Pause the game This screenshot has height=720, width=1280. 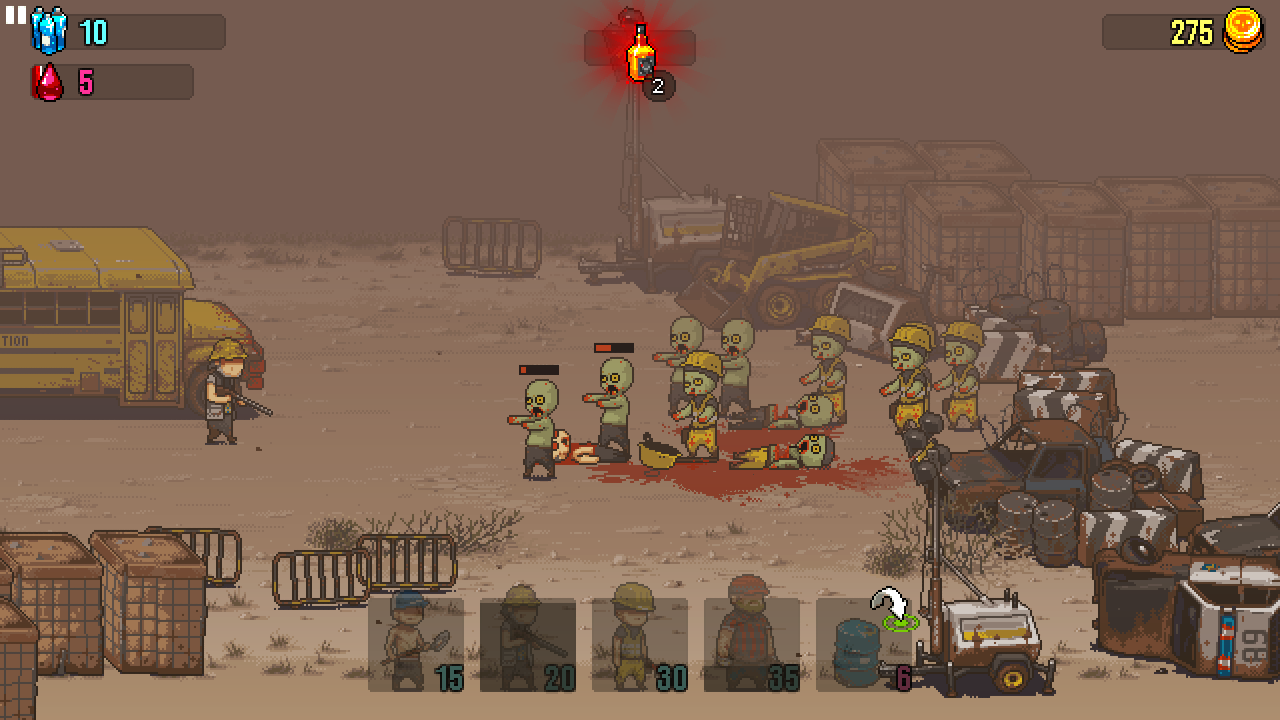pyautogui.click(x=15, y=15)
